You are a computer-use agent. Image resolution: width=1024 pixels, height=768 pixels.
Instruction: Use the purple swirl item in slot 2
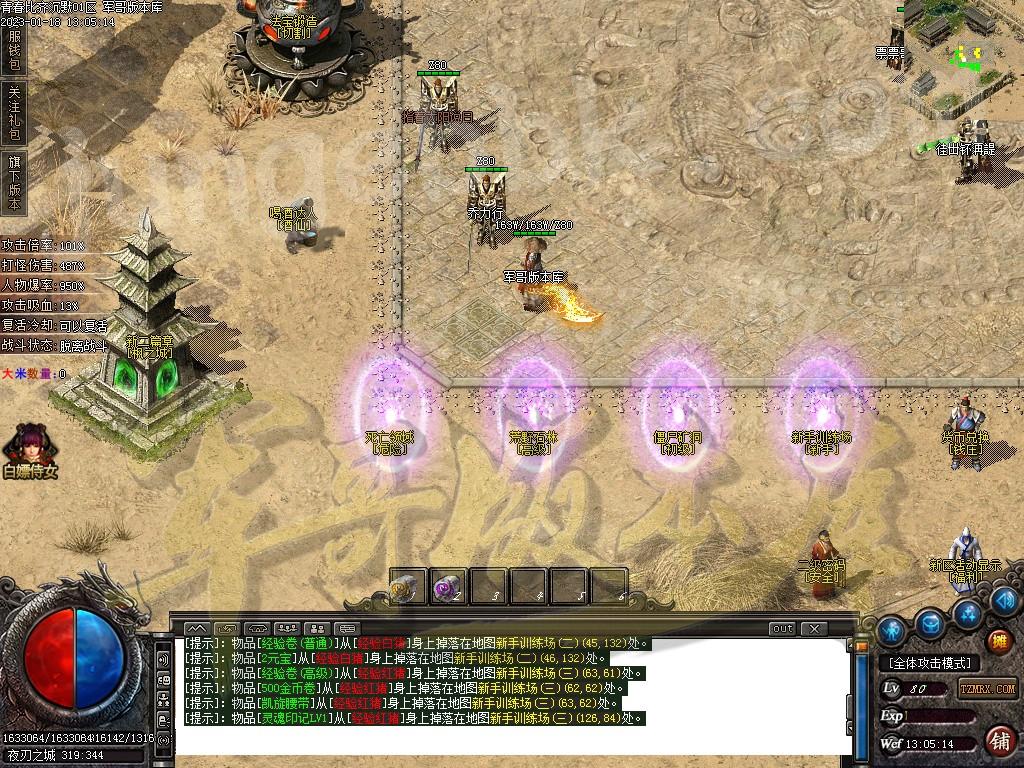[448, 588]
